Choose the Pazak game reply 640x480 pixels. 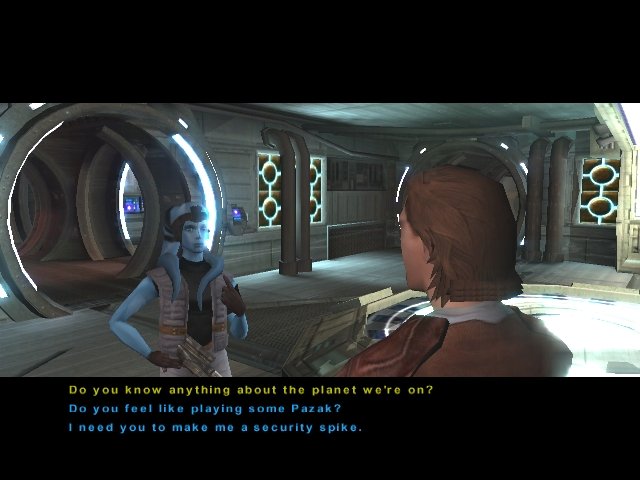coord(212,409)
